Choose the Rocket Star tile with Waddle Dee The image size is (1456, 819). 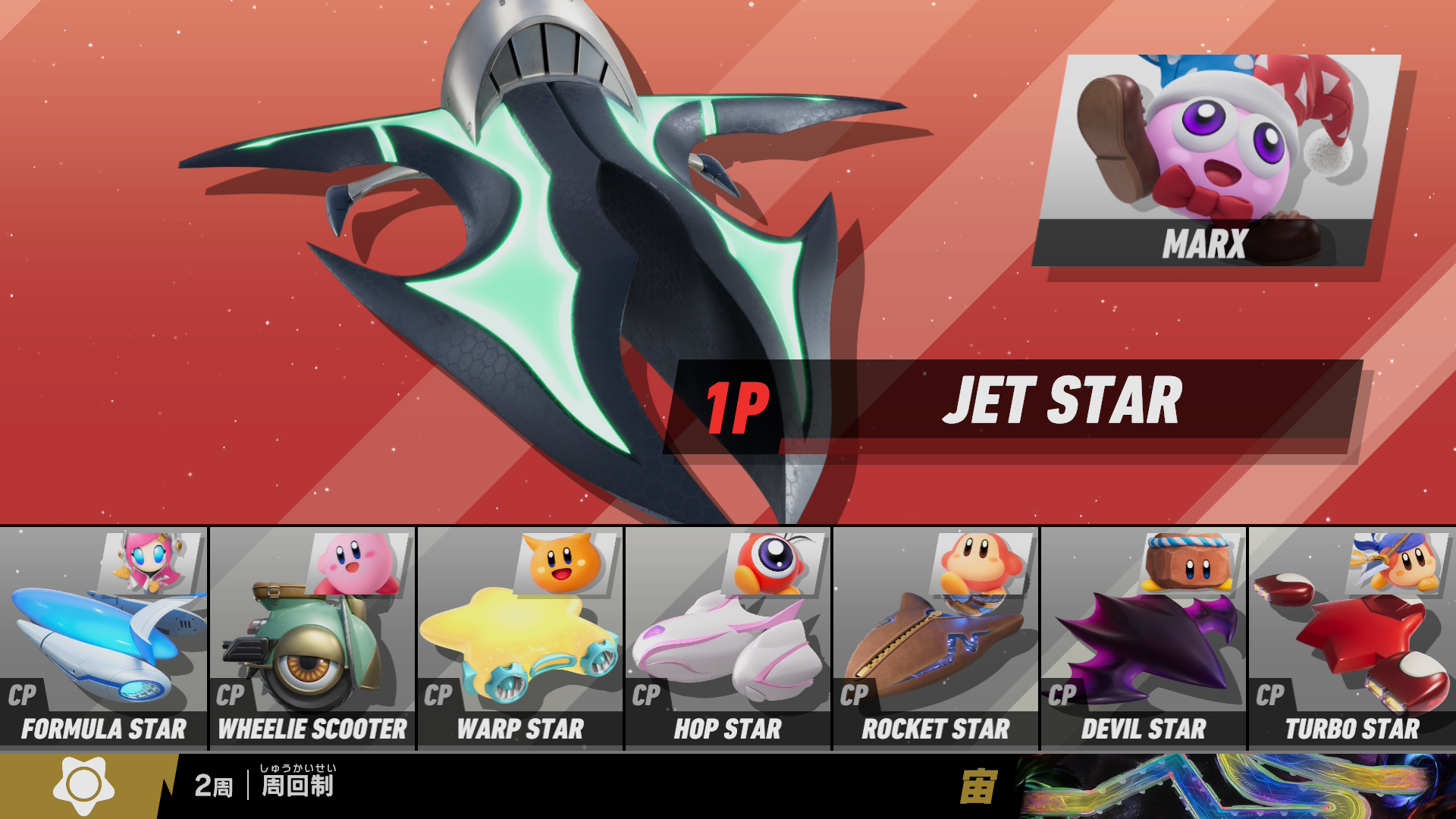(936, 639)
